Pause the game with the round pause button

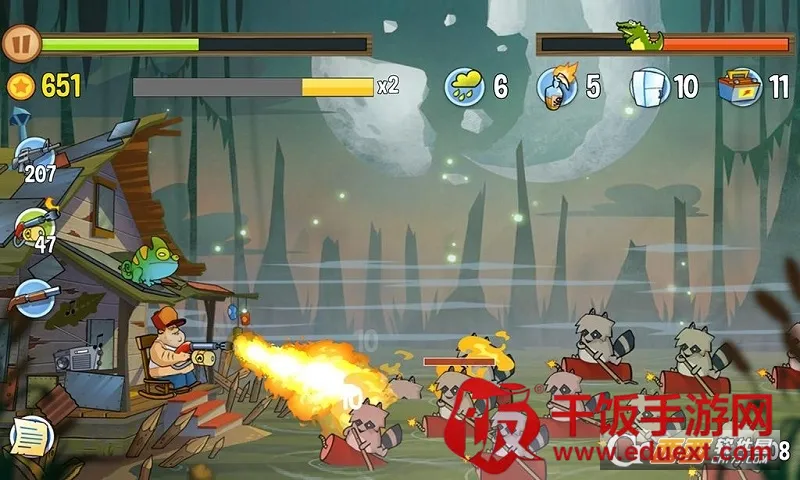click(x=20, y=44)
